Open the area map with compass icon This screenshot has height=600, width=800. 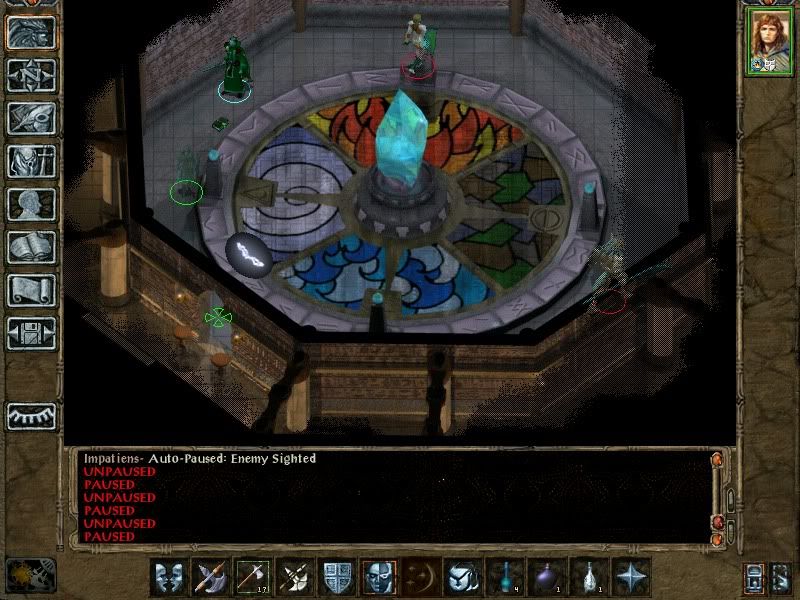coord(31,74)
